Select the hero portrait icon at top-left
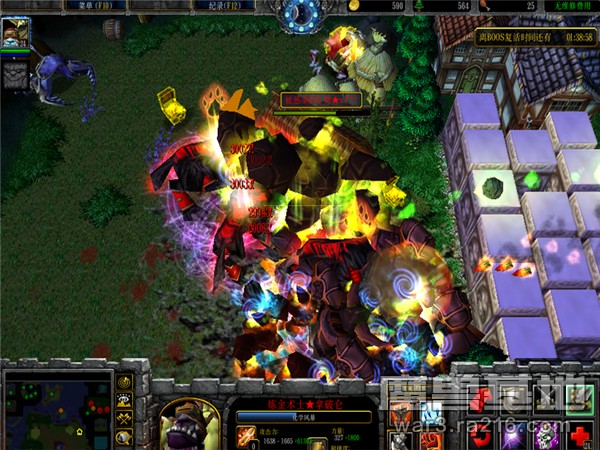The width and height of the screenshot is (600, 450). click(14, 32)
